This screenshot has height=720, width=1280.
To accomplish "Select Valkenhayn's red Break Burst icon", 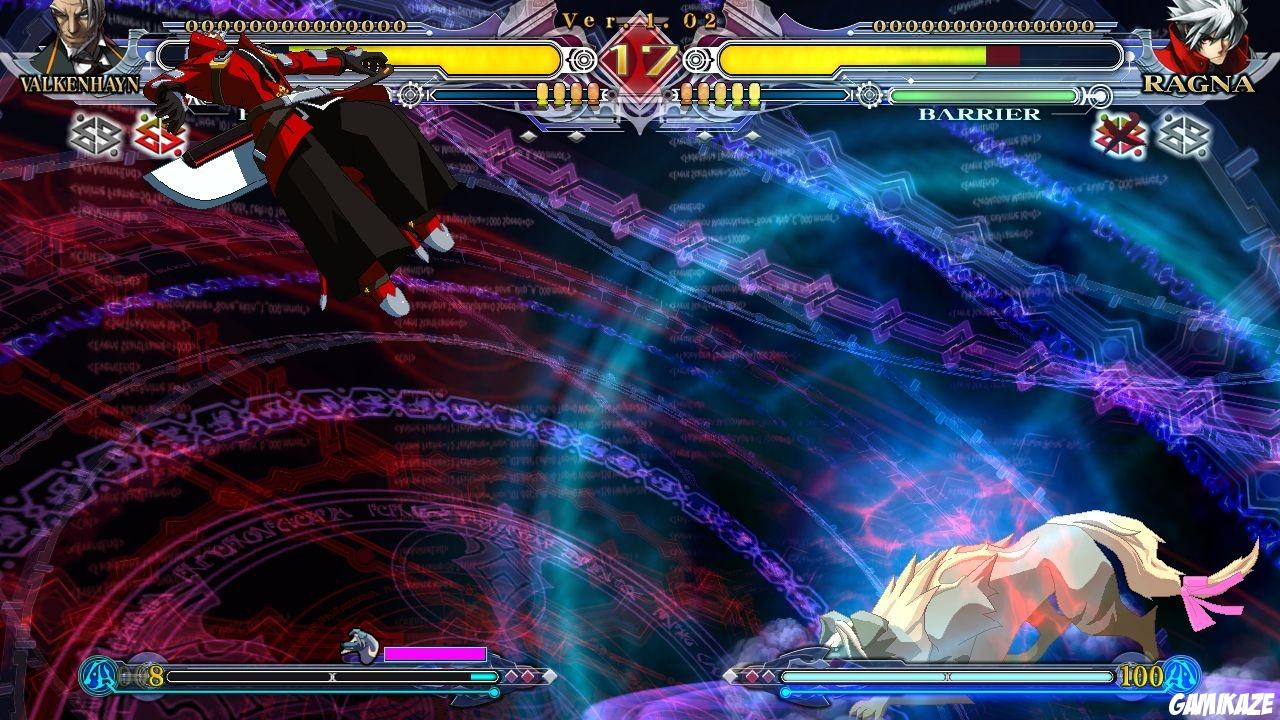I will click(x=160, y=135).
